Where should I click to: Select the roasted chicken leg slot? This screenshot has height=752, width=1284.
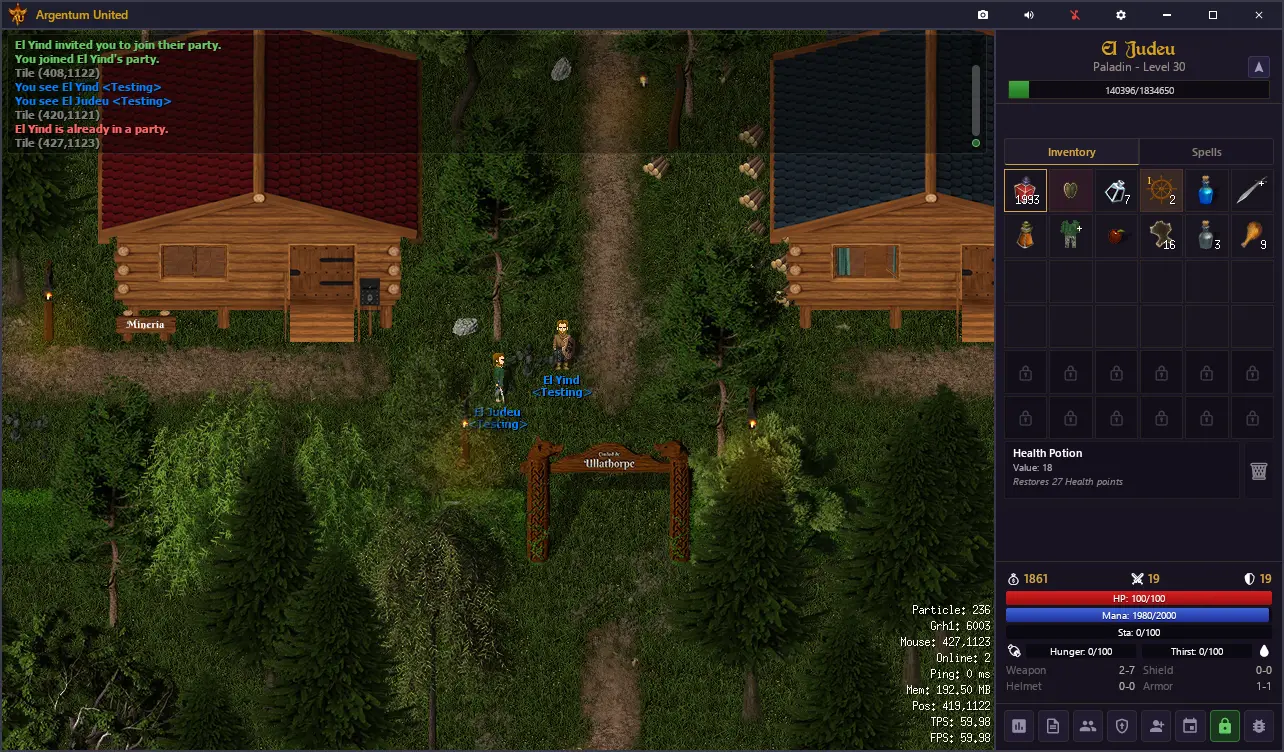pos(1251,236)
